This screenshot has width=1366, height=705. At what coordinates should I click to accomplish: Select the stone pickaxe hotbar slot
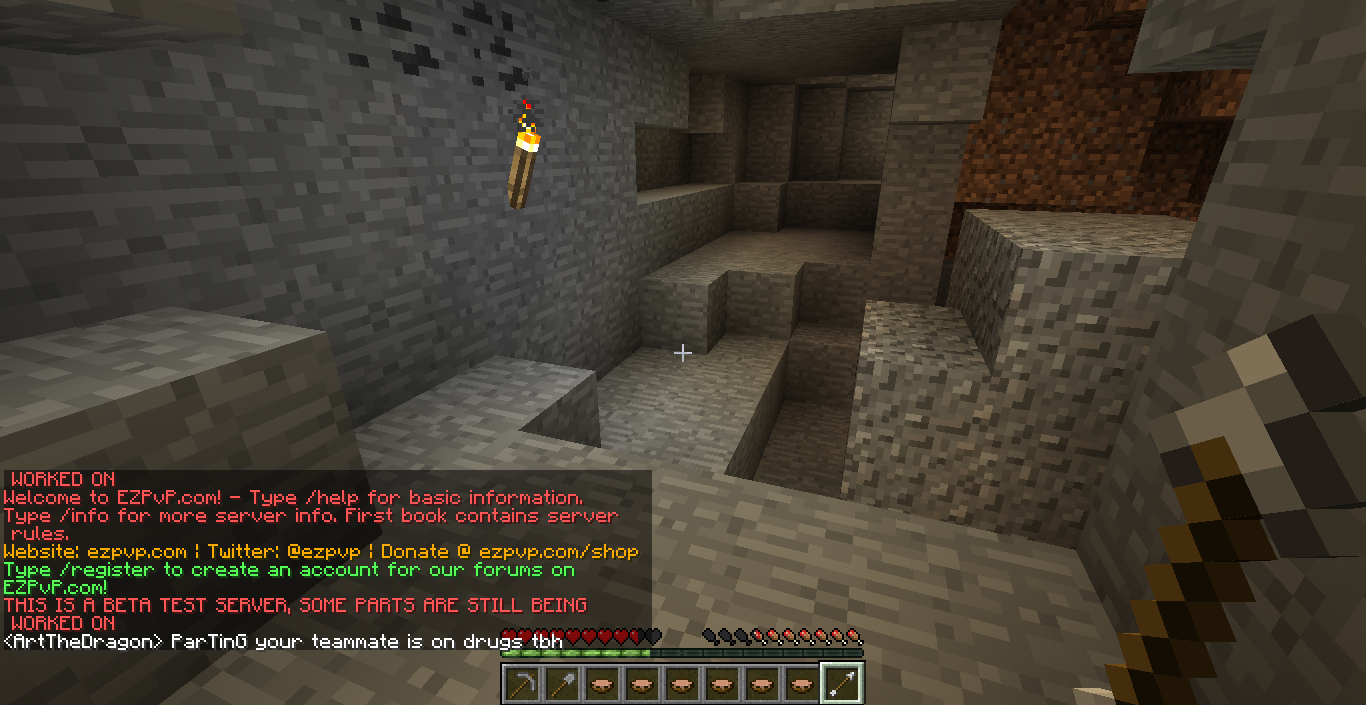[x=521, y=684]
